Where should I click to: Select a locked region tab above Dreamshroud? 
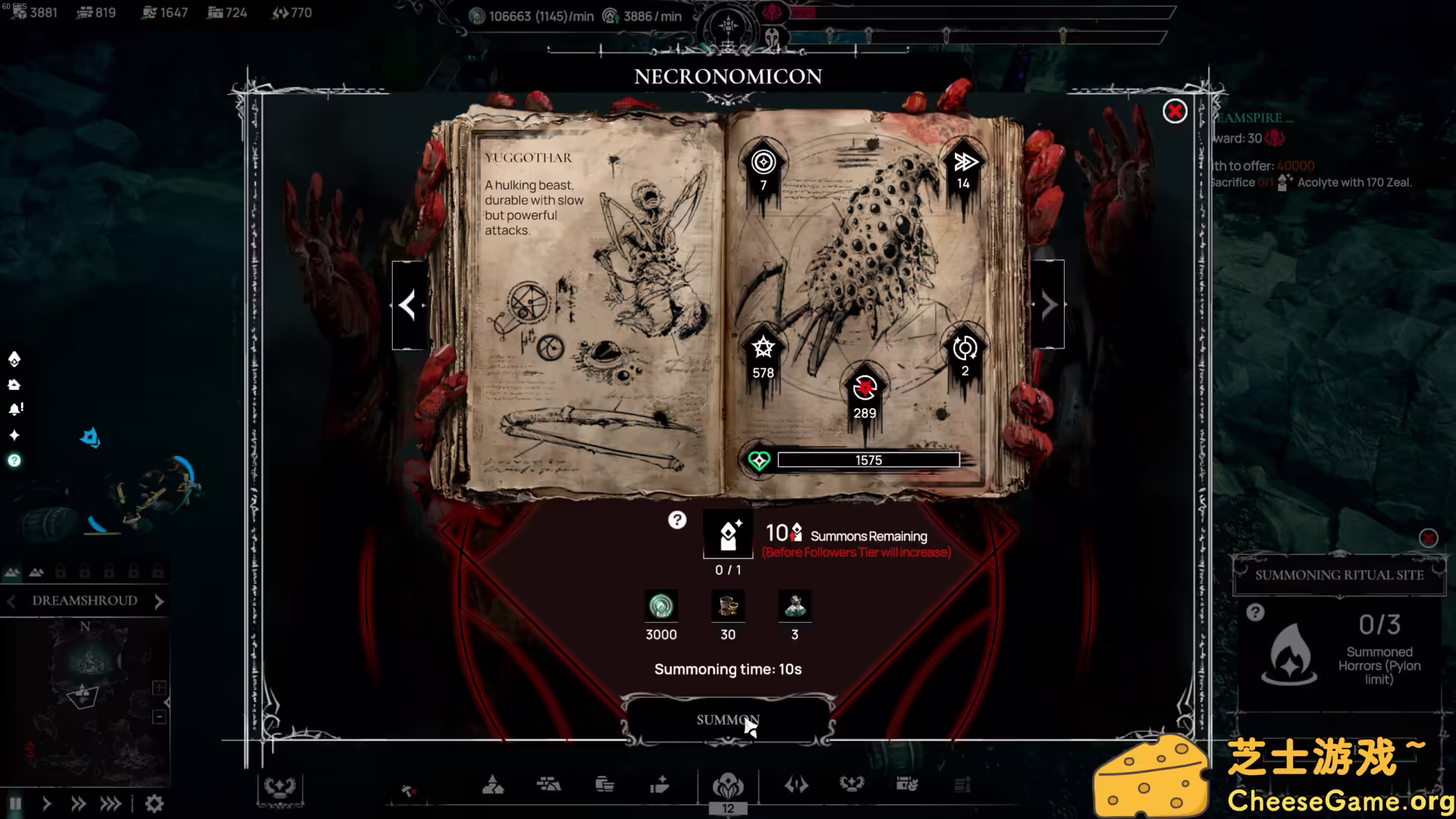point(84,572)
